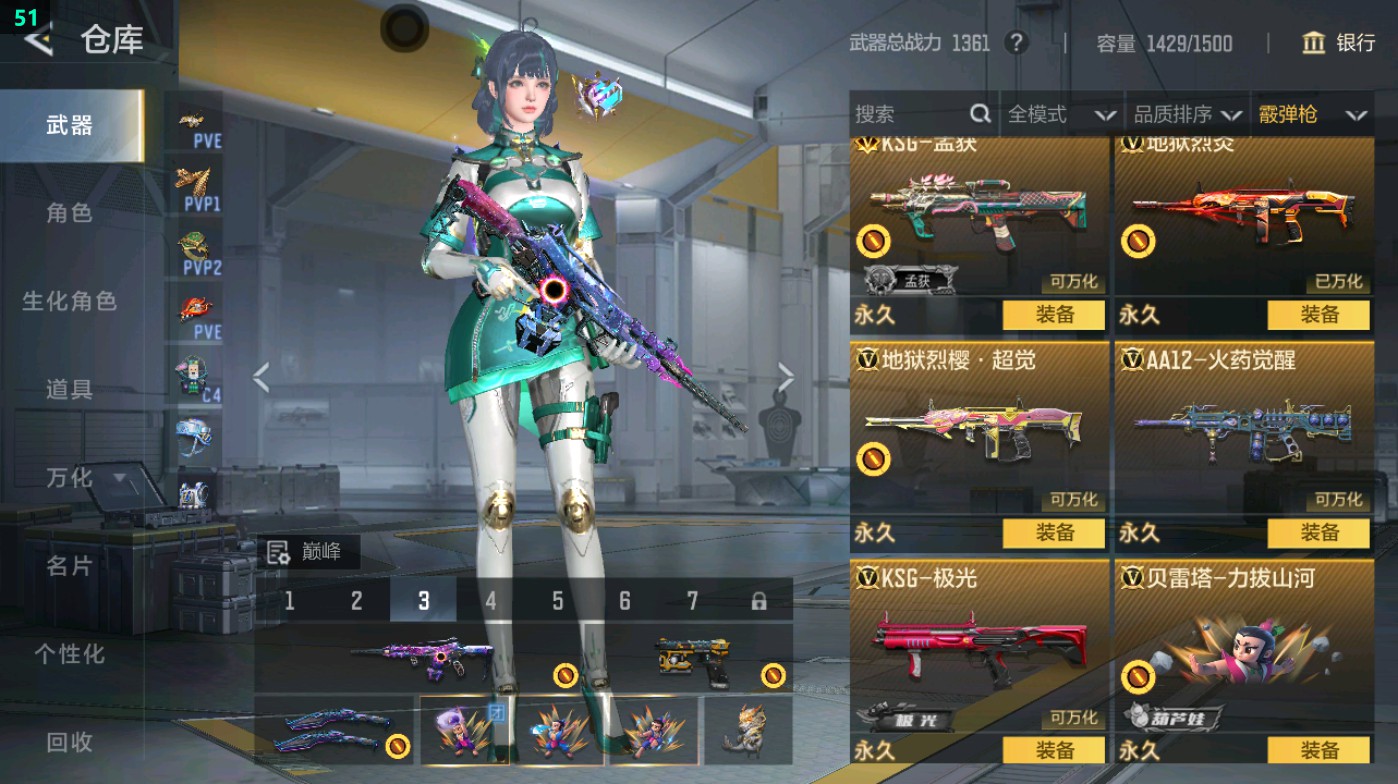Open the 霰弹枪 weapon type dropdown
The width and height of the screenshot is (1398, 784).
pos(1311,115)
